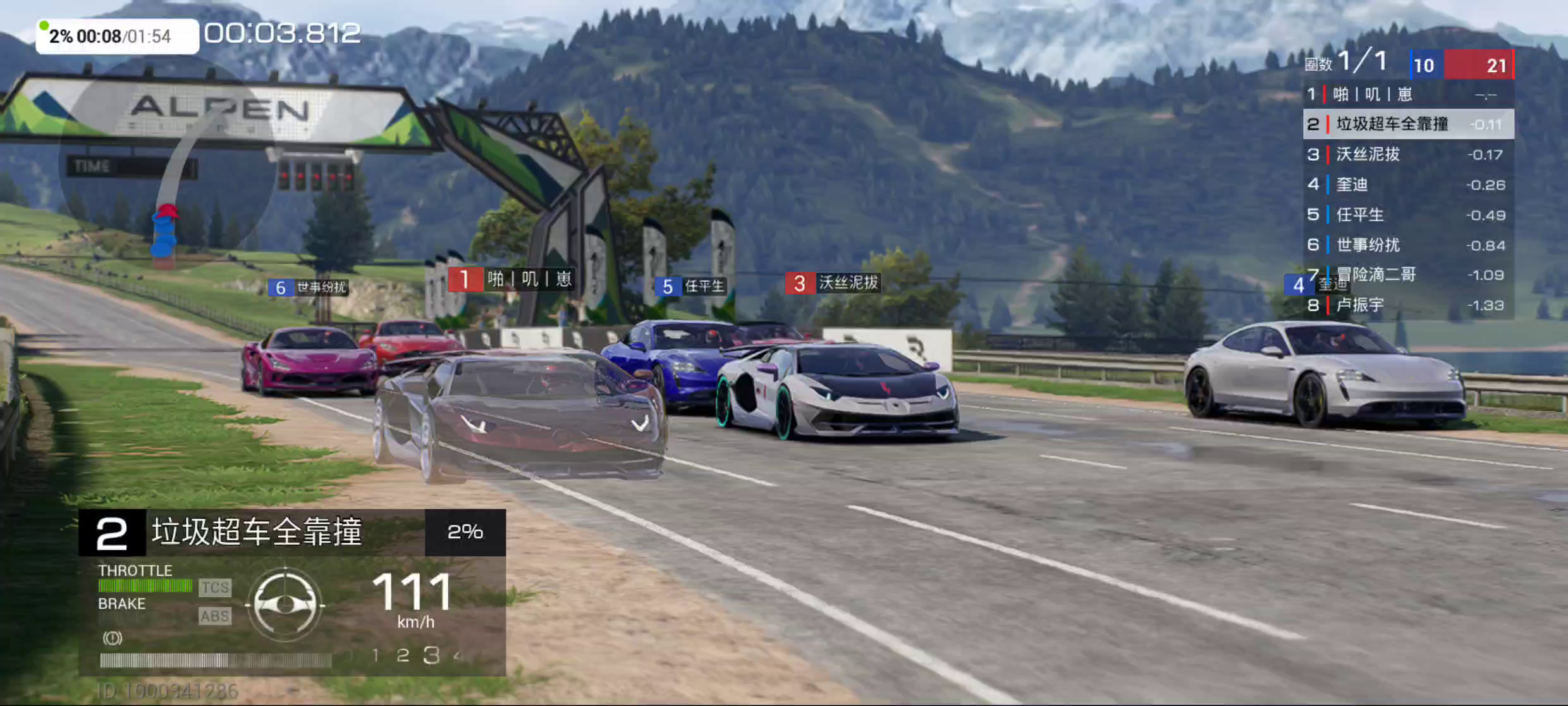Click the replay progress pill showing 00:08/01:54
This screenshot has width=1568, height=706.
(x=118, y=36)
